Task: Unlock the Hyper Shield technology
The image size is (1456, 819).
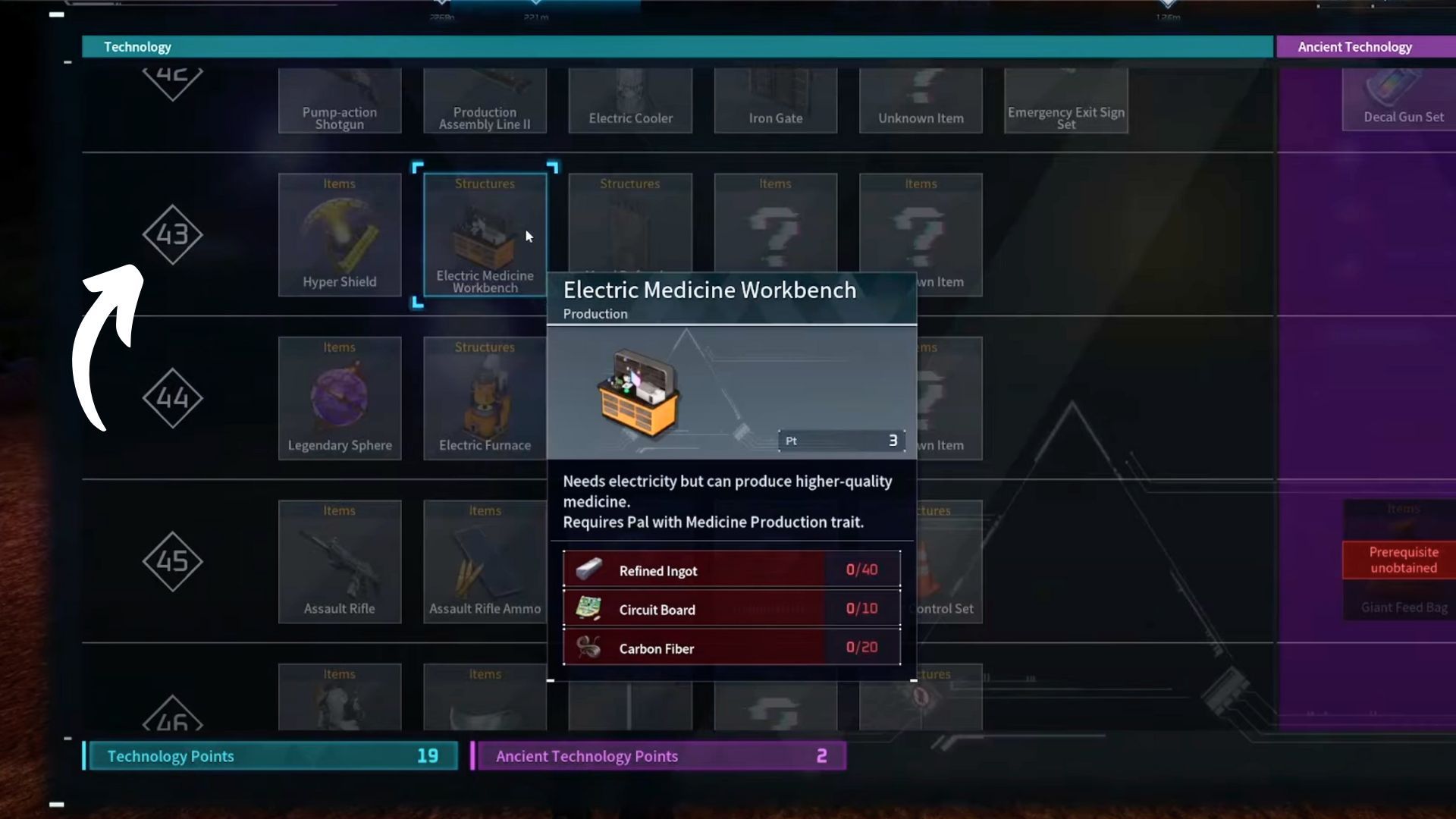Action: tap(339, 234)
